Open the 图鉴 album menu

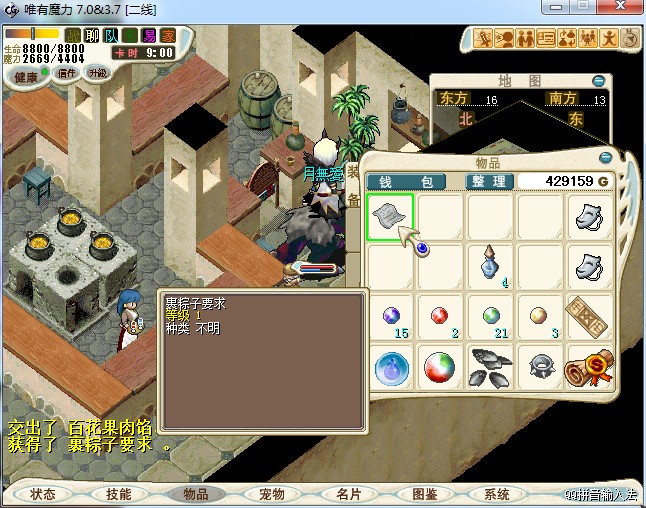point(424,494)
